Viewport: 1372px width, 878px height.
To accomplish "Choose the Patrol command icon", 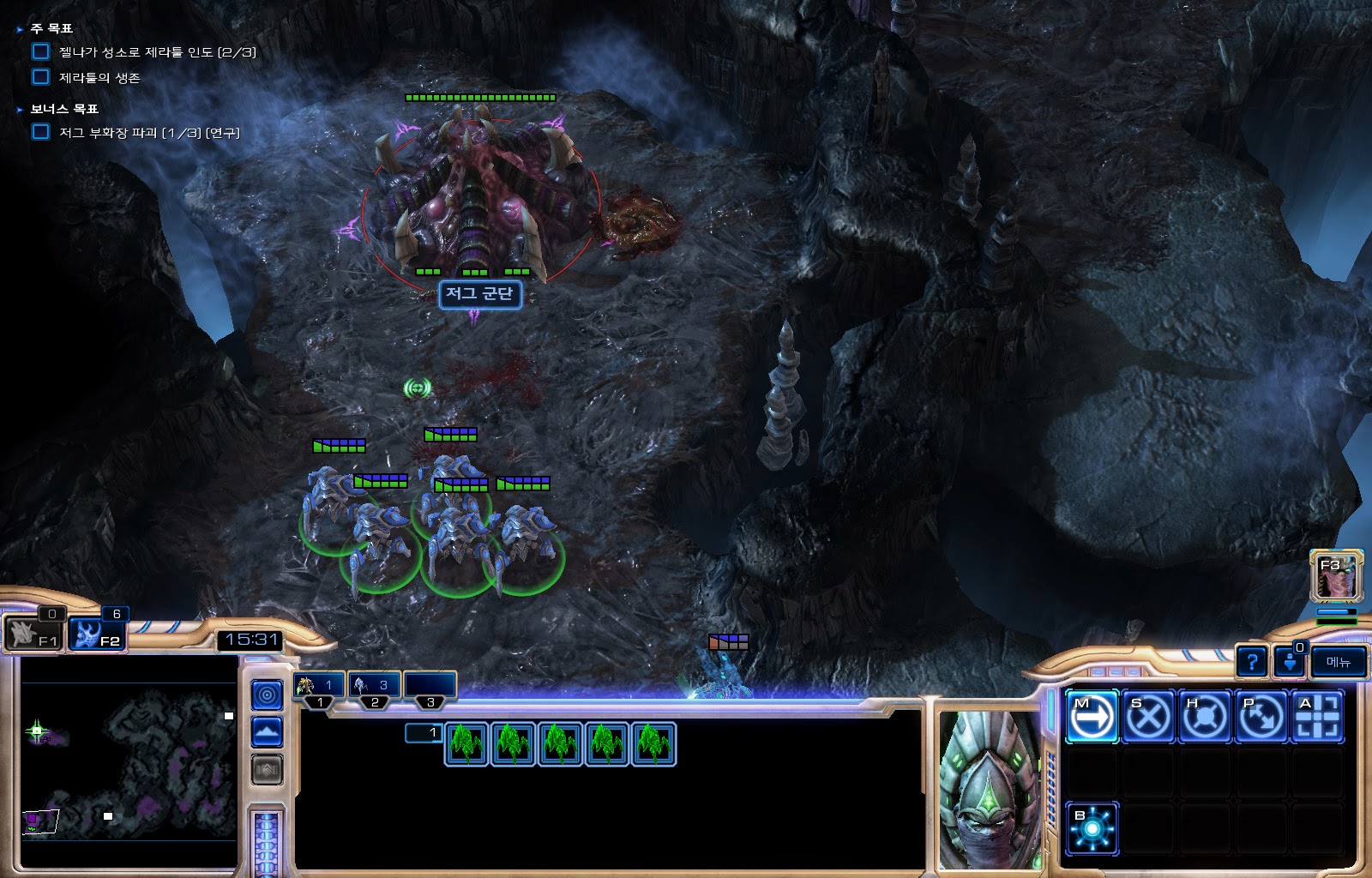I will point(1261,716).
